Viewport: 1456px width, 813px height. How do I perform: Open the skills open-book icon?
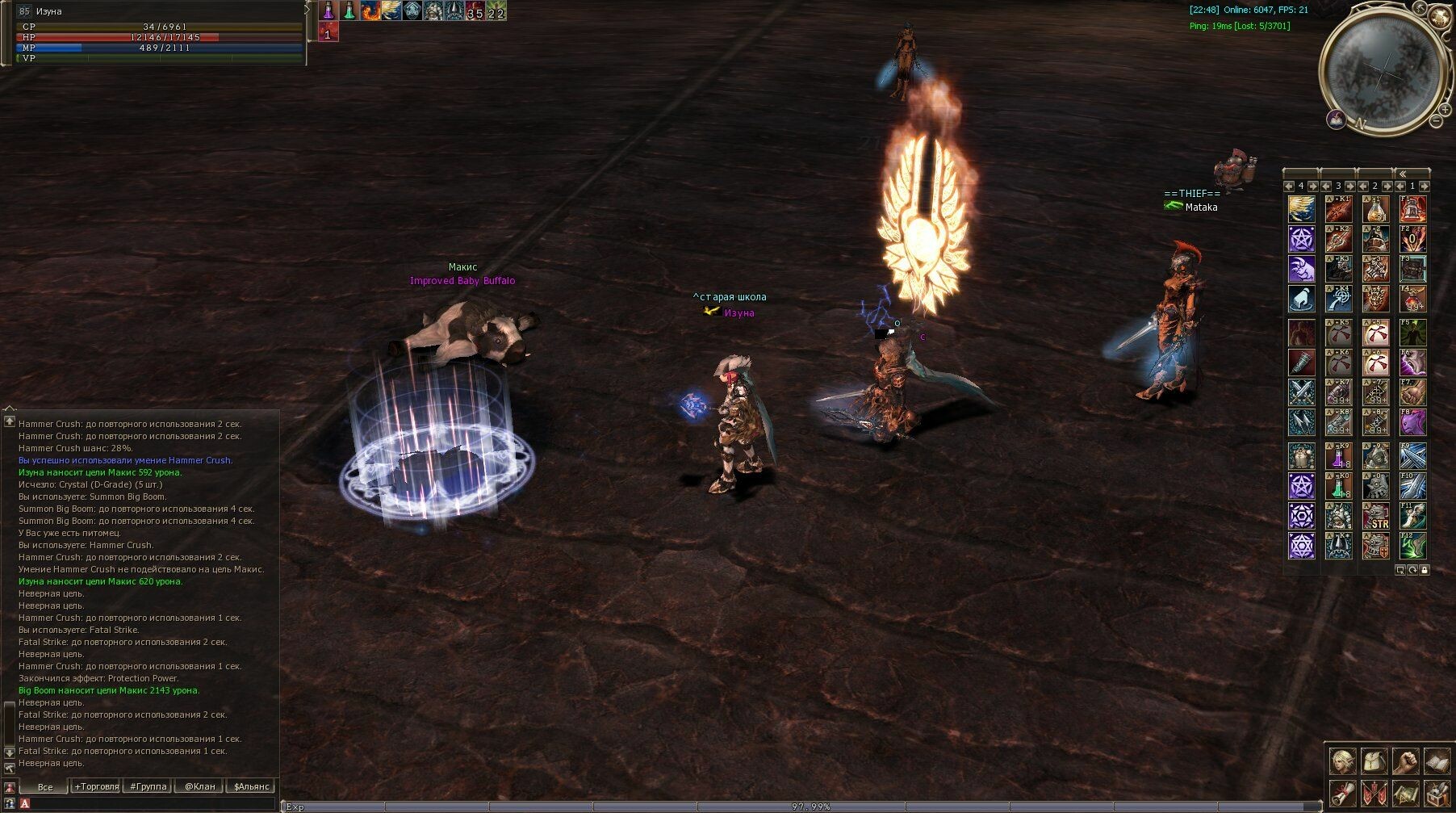coord(1437,761)
